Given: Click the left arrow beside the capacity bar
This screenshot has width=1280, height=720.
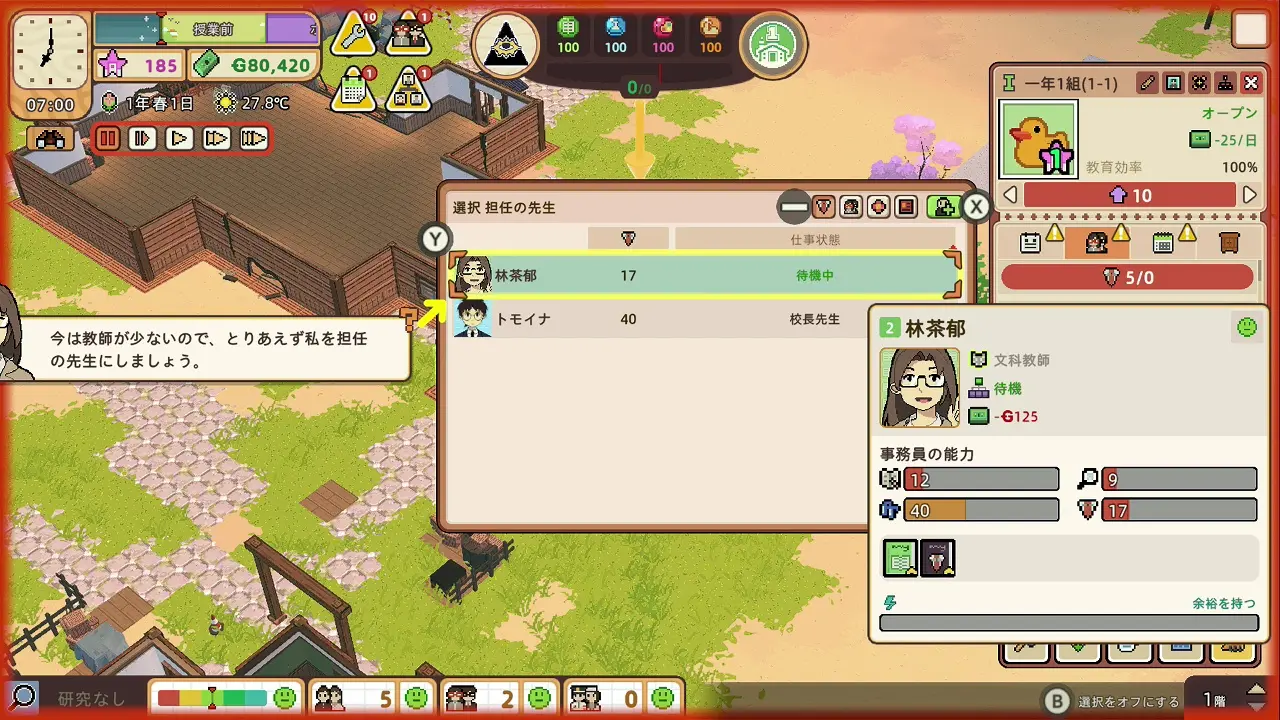Looking at the screenshot, I should coord(1010,196).
